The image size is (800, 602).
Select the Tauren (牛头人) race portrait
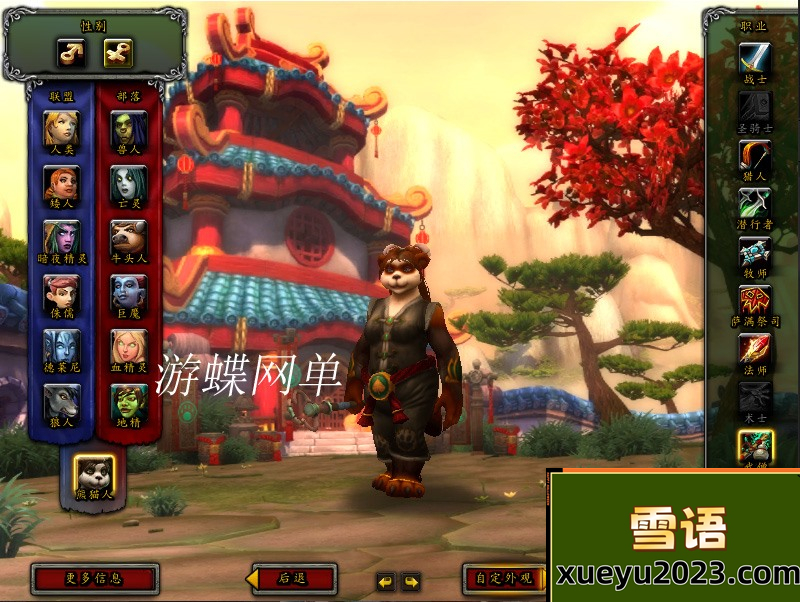pyautogui.click(x=129, y=237)
